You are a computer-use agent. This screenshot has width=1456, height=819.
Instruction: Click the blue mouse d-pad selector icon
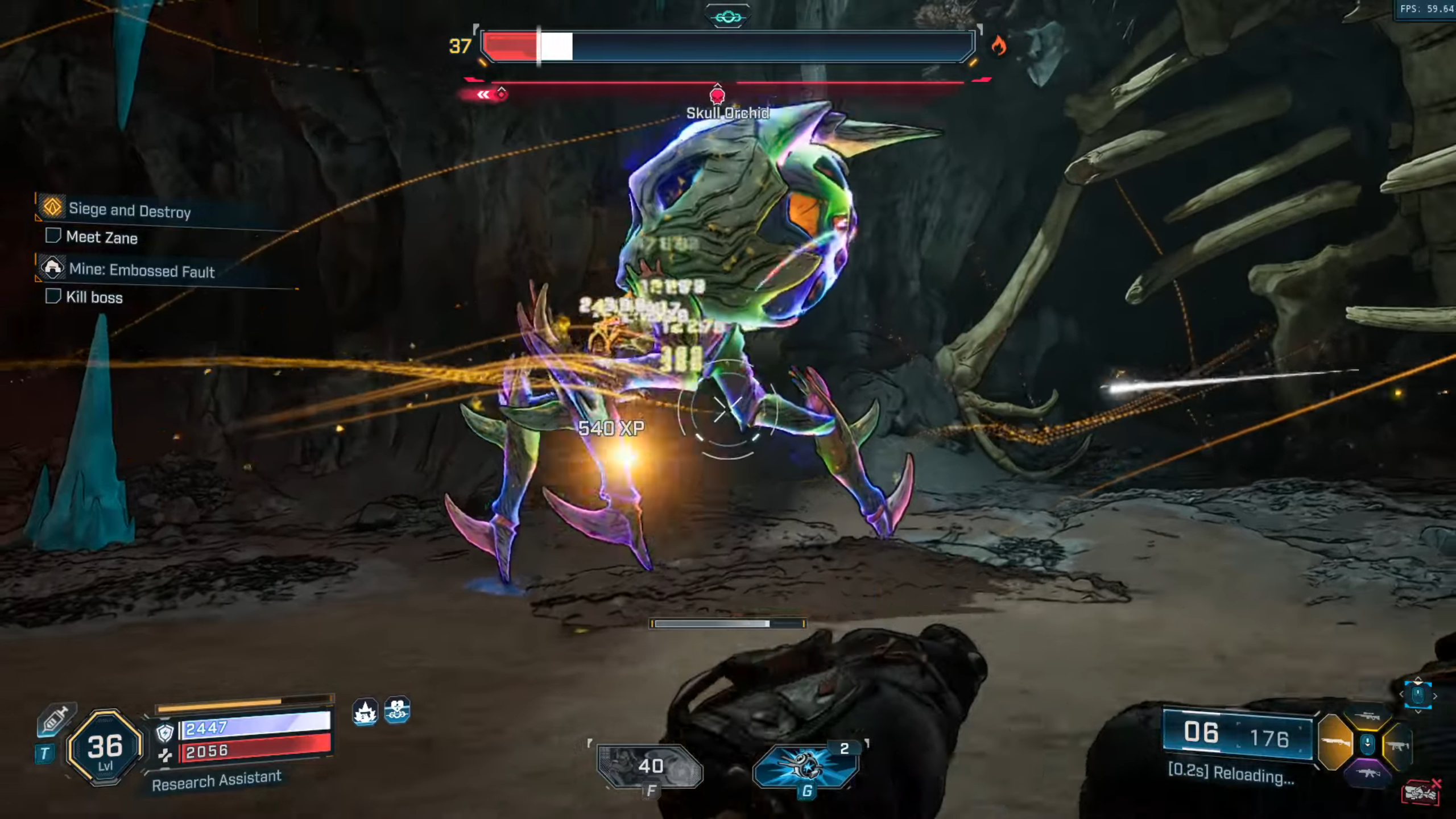point(1418,695)
